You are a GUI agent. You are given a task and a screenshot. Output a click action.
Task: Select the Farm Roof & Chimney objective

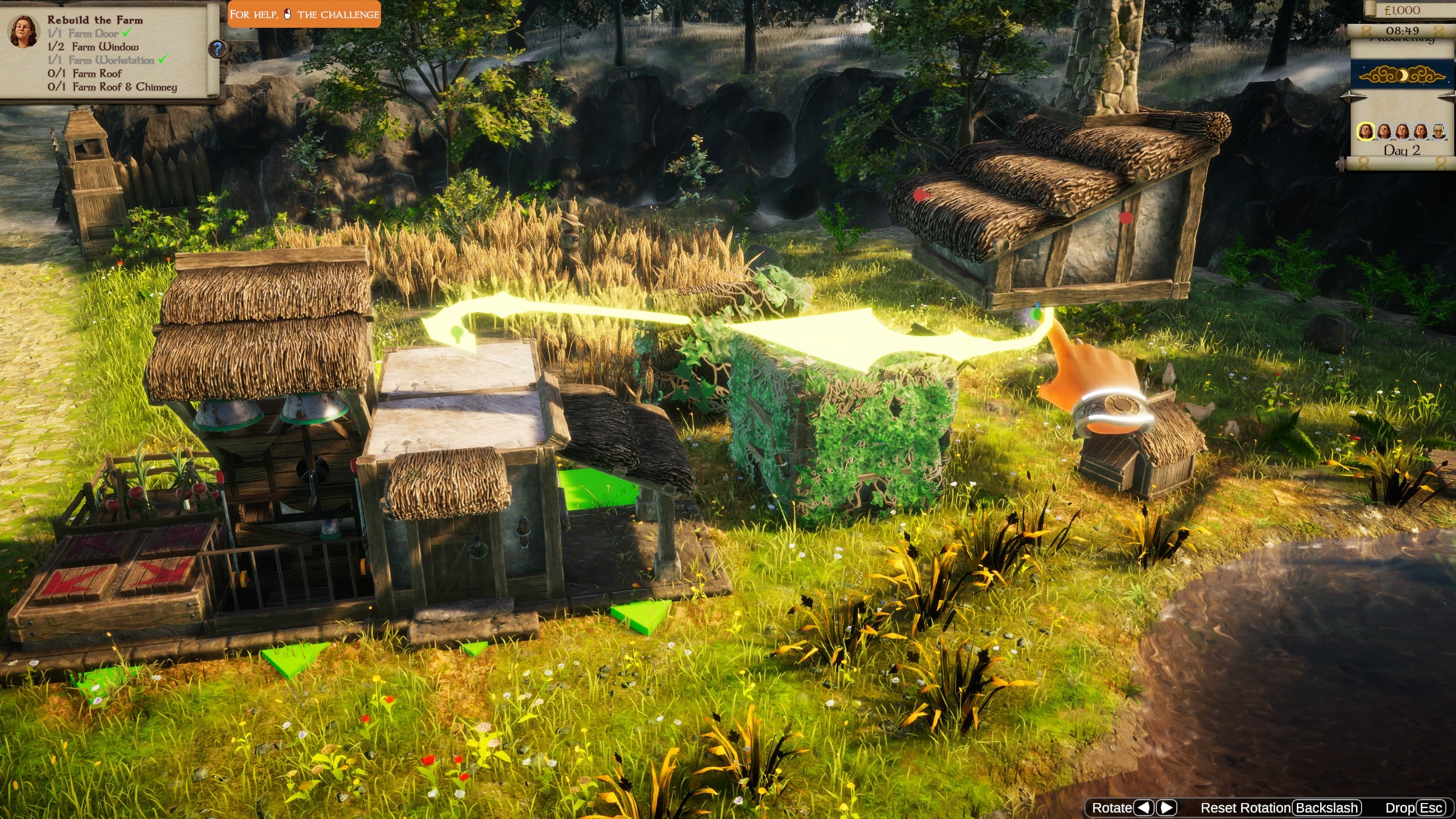coord(113,87)
